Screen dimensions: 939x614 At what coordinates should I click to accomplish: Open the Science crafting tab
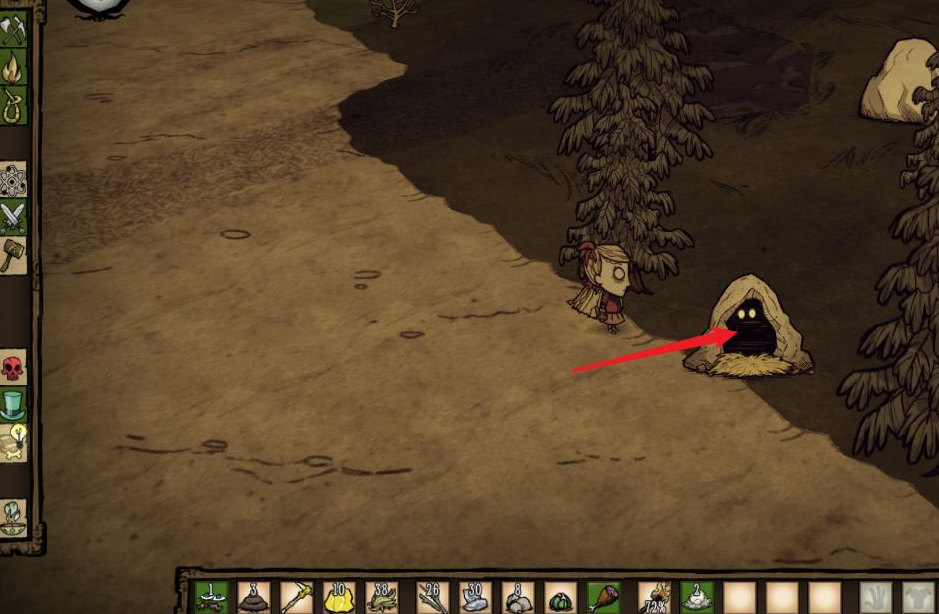point(13,180)
